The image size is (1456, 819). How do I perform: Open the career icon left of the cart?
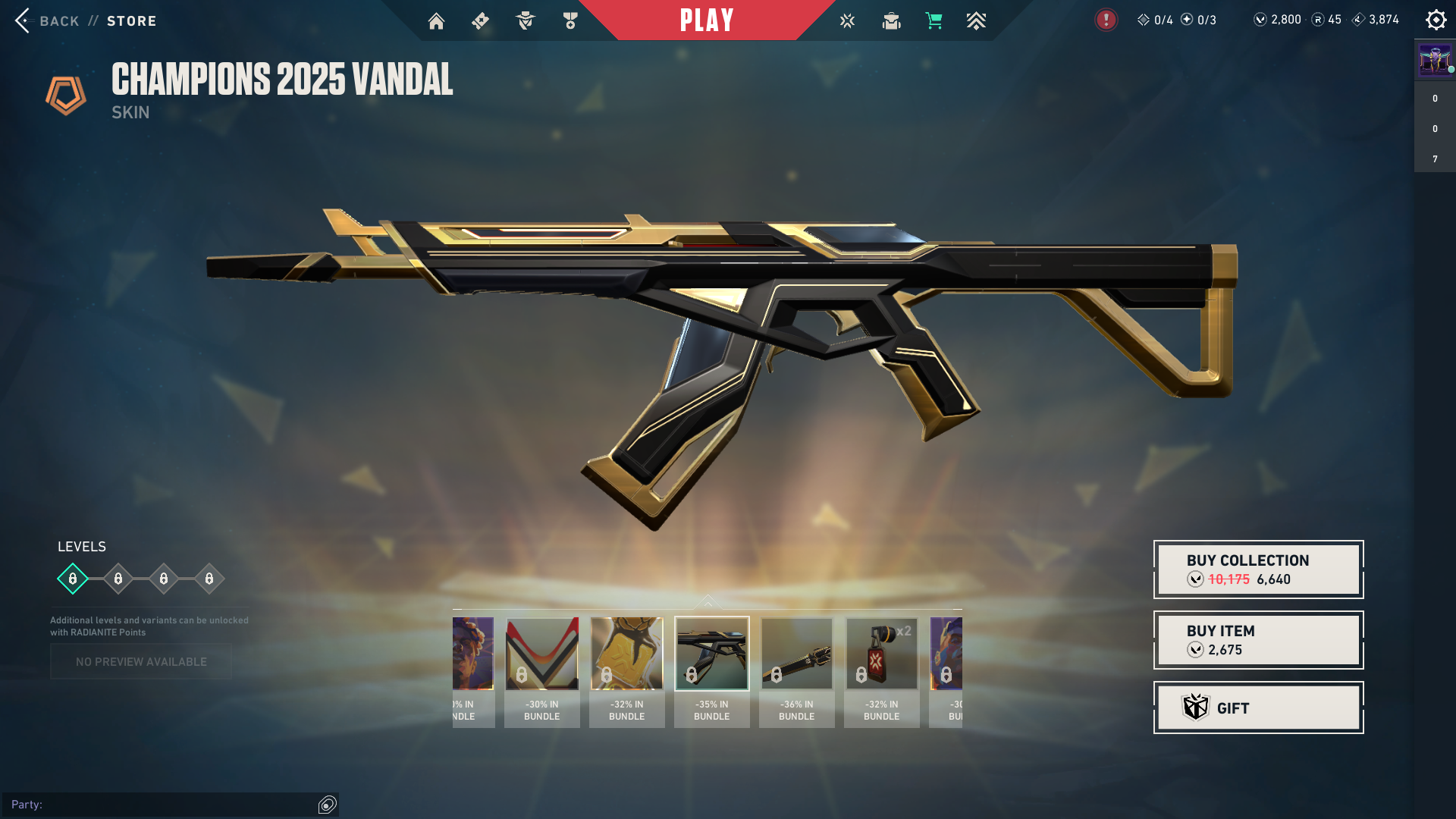tap(891, 21)
